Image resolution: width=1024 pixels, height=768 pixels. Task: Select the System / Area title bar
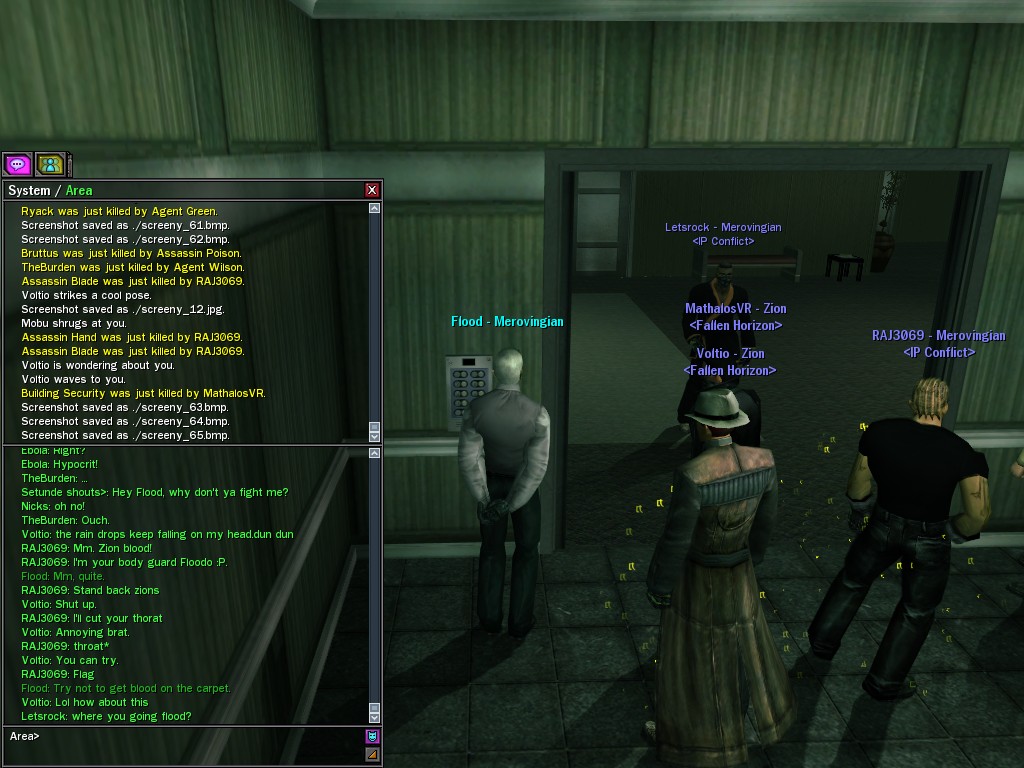coord(180,190)
